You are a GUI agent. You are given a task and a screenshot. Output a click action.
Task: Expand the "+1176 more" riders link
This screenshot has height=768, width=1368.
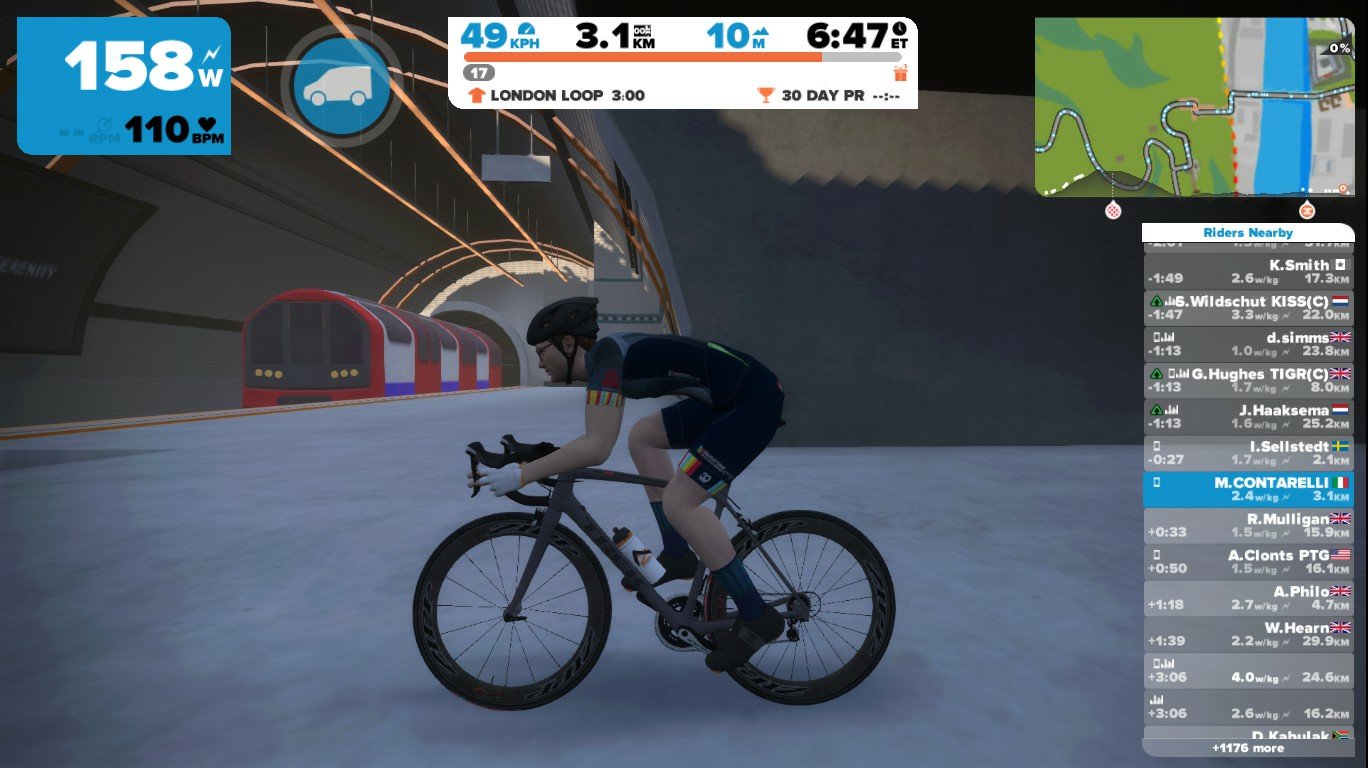[1247, 747]
